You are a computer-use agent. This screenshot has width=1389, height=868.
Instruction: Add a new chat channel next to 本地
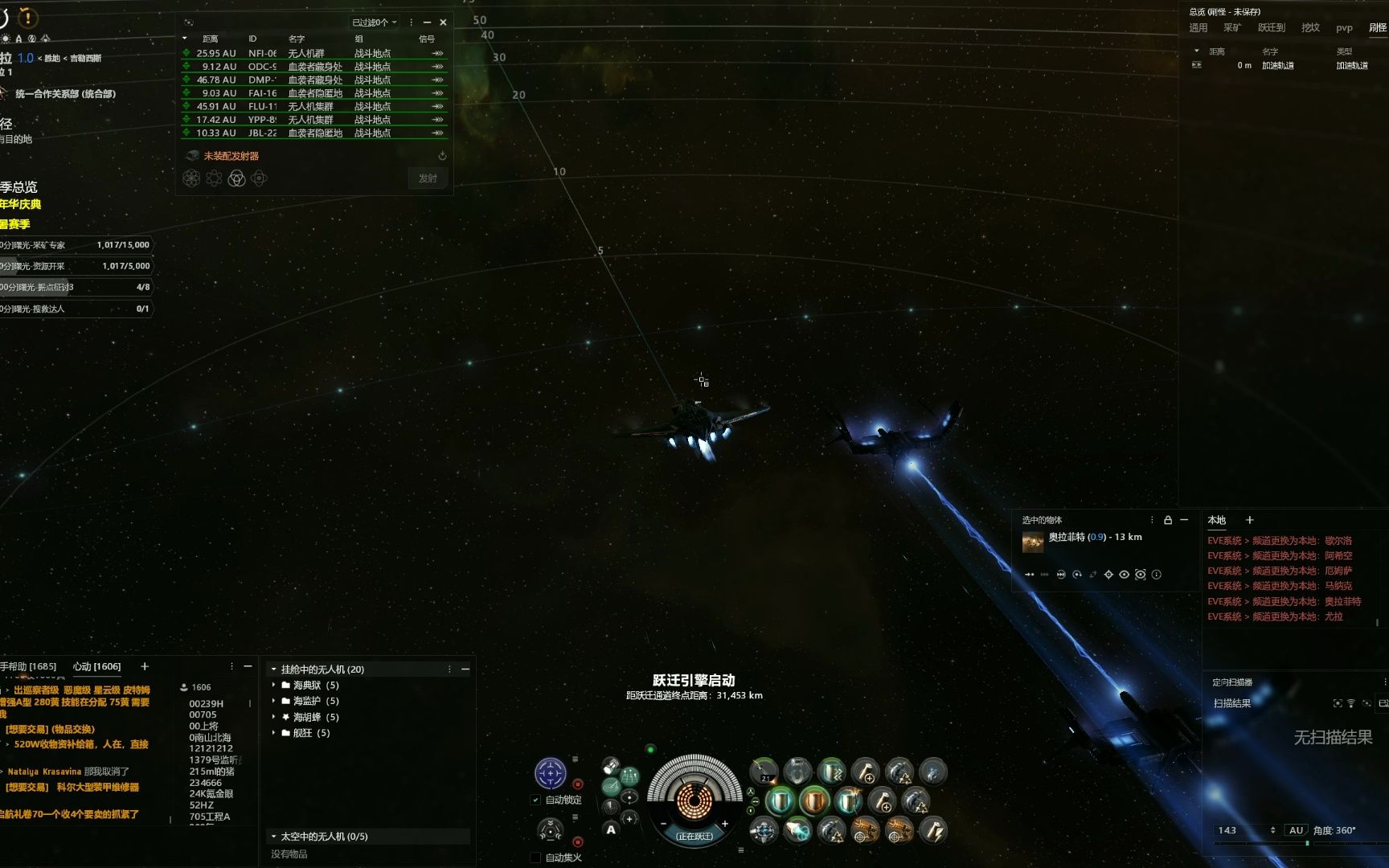pos(1249,520)
